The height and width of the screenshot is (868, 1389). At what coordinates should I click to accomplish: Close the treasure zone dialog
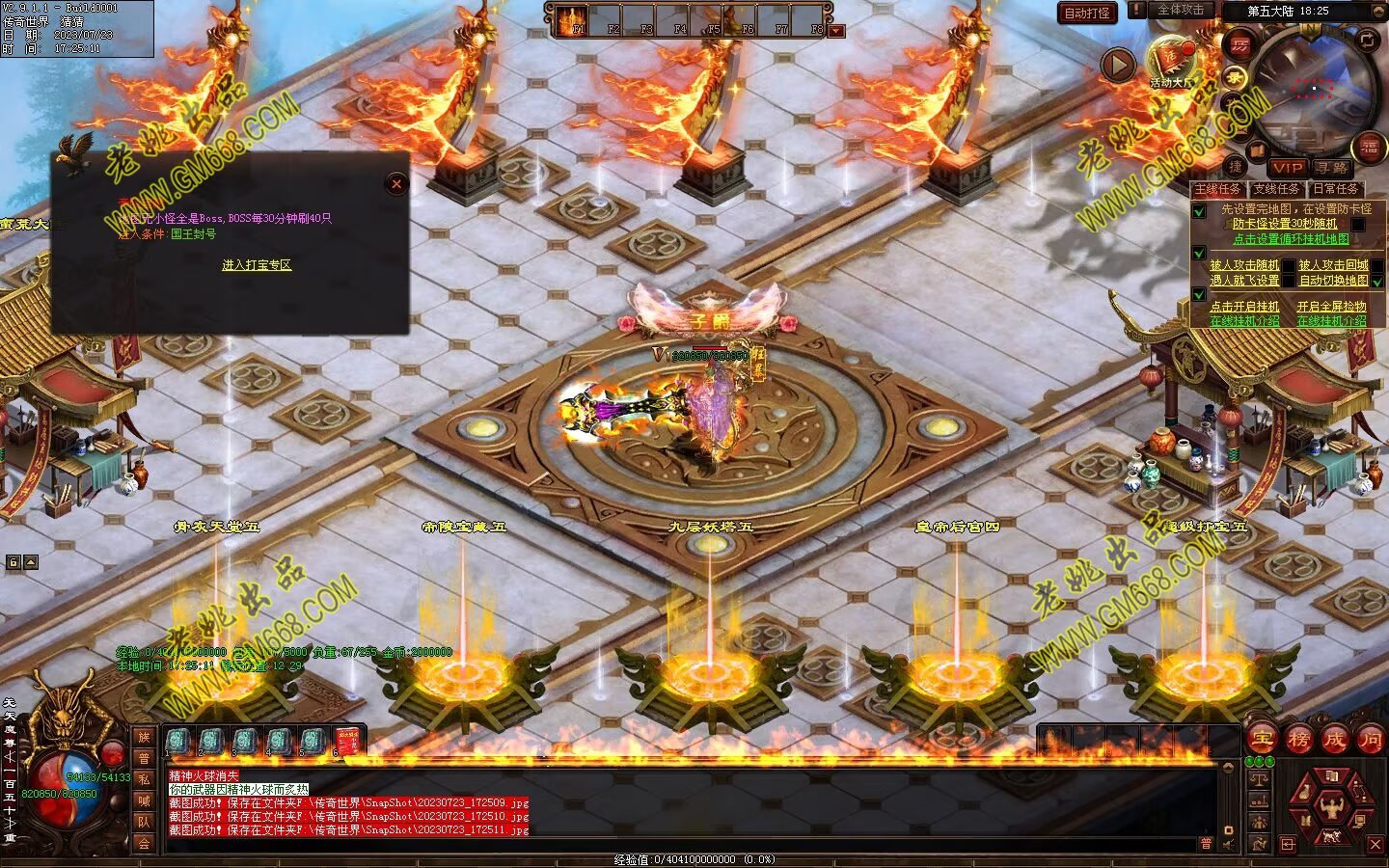coord(395,184)
